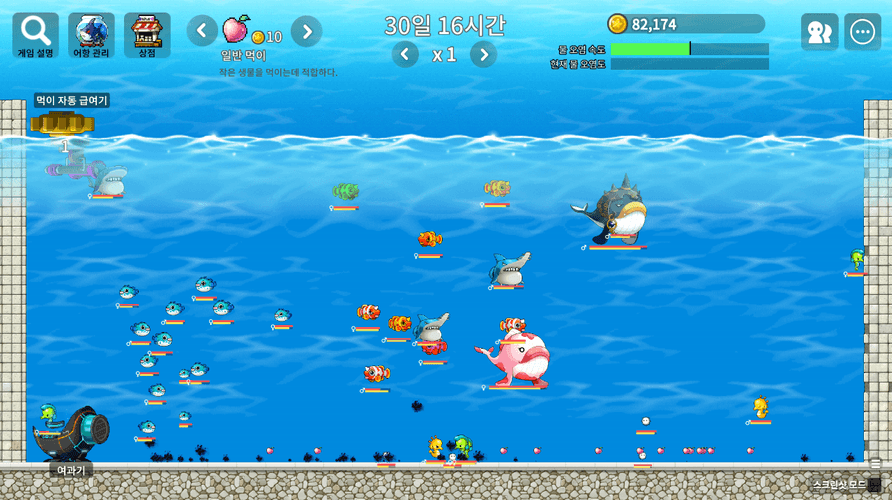Screen dimensions: 892x500
Task: Decrease the game speed multiplier
Action: coord(405,54)
